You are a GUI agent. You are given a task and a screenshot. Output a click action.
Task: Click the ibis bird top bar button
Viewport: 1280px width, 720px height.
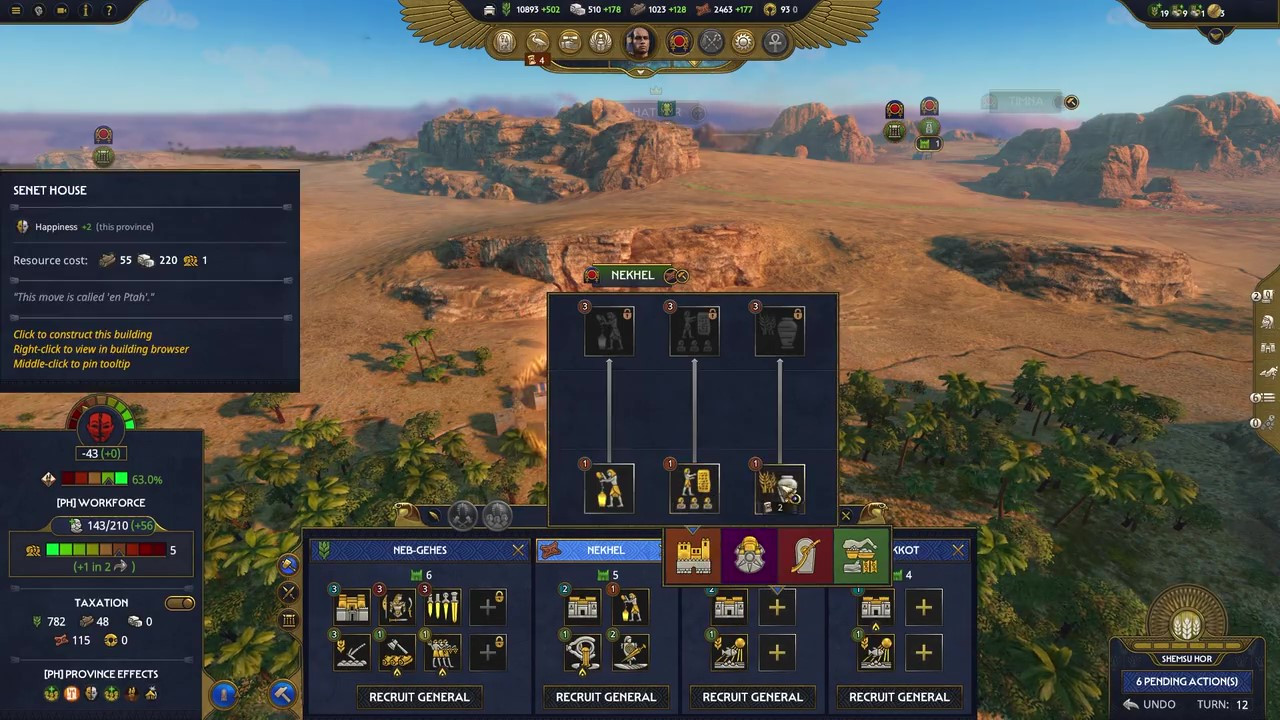pos(538,42)
